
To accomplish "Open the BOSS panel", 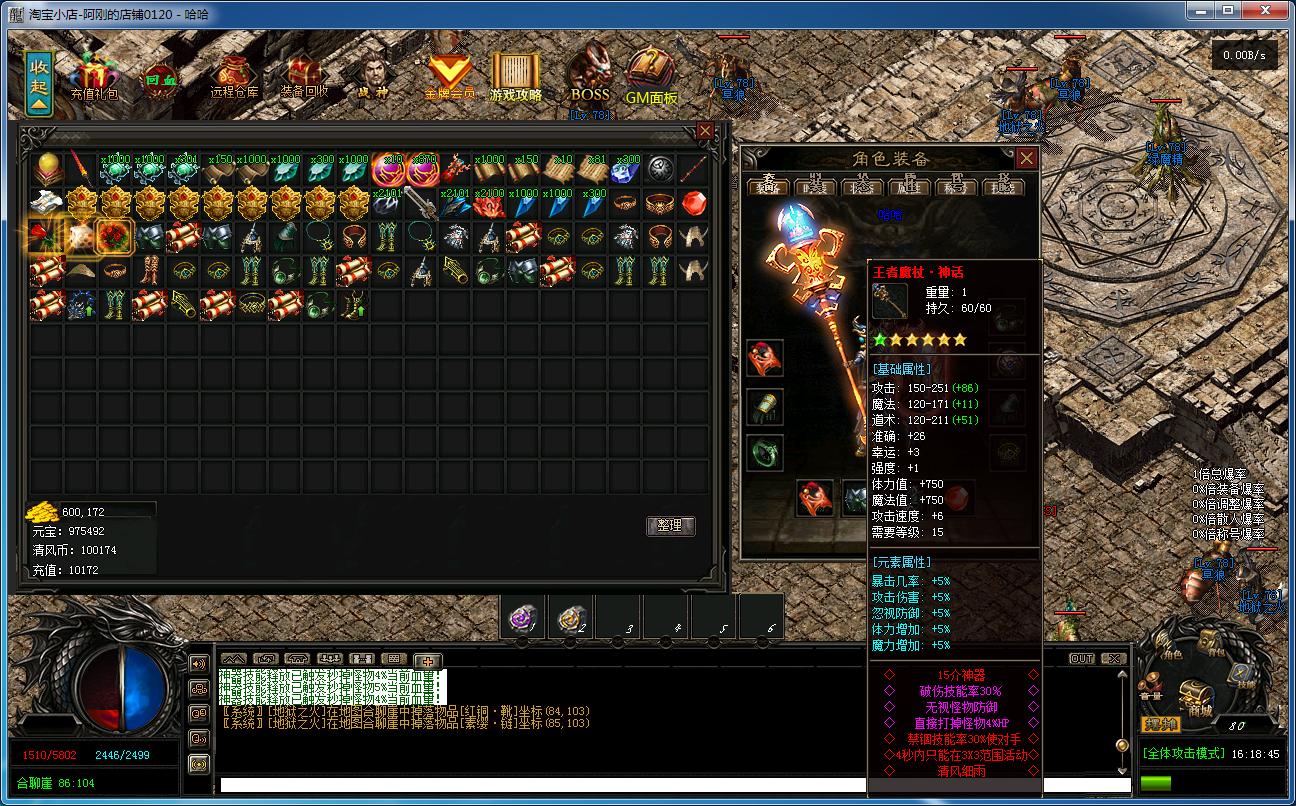I will tap(590, 76).
